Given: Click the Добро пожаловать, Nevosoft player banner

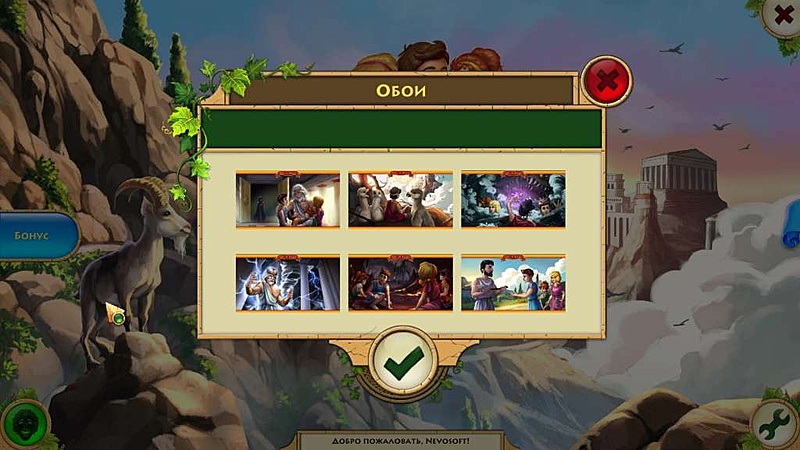Looking at the screenshot, I should (x=401, y=440).
